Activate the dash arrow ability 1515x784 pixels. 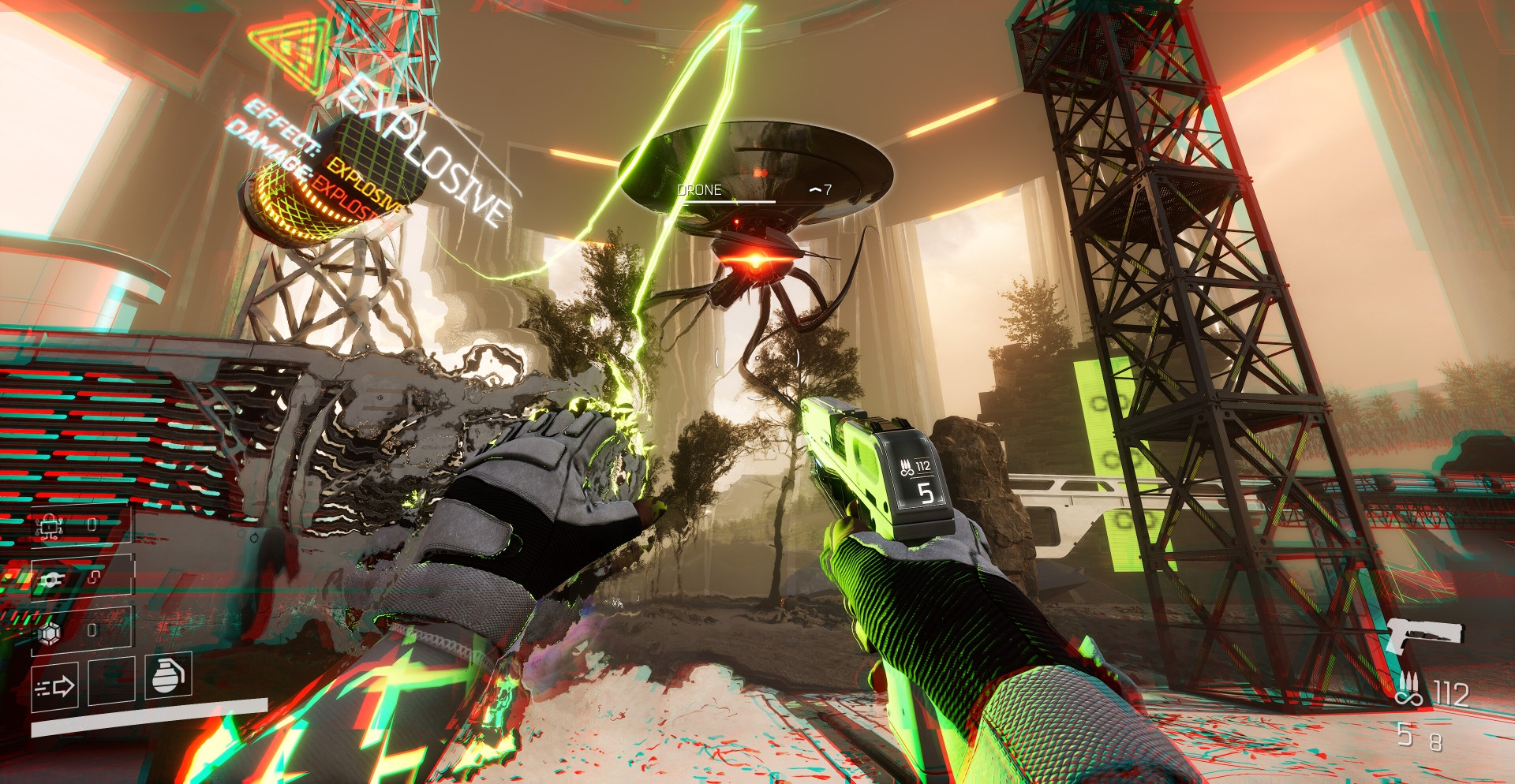[x=54, y=687]
